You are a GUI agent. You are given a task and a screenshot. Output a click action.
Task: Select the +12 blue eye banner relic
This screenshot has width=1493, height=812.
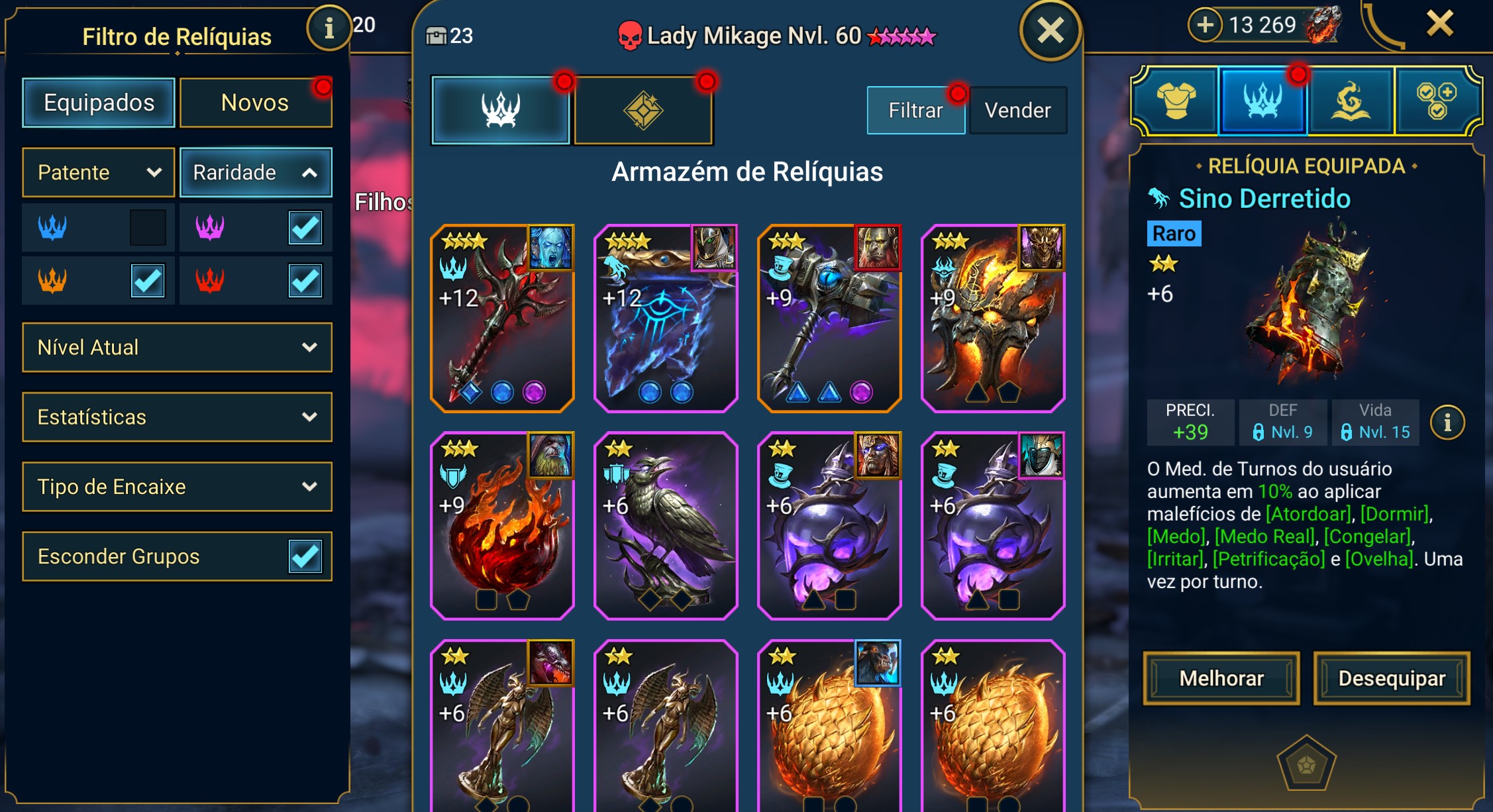click(666, 318)
